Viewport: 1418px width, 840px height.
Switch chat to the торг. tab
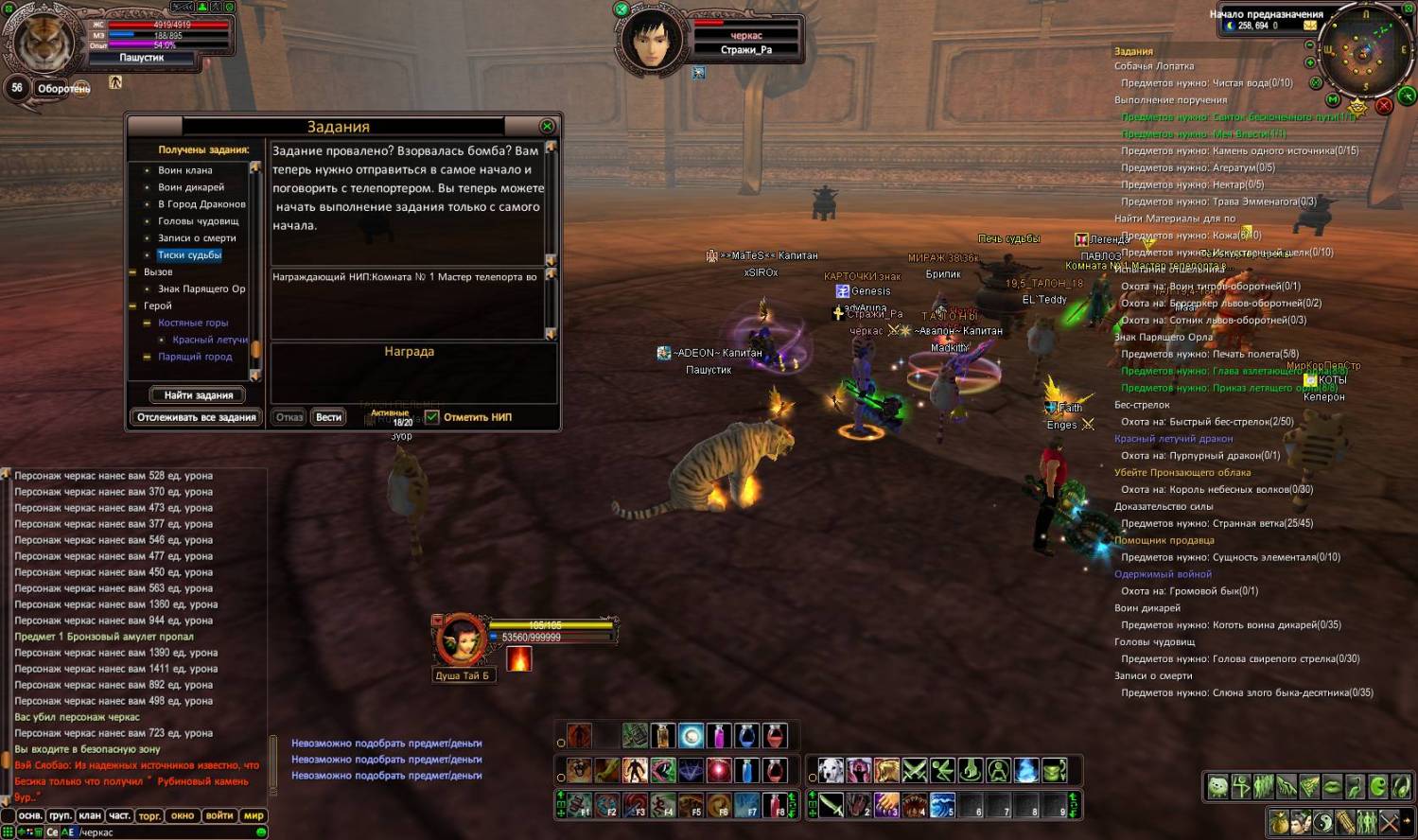point(149,815)
